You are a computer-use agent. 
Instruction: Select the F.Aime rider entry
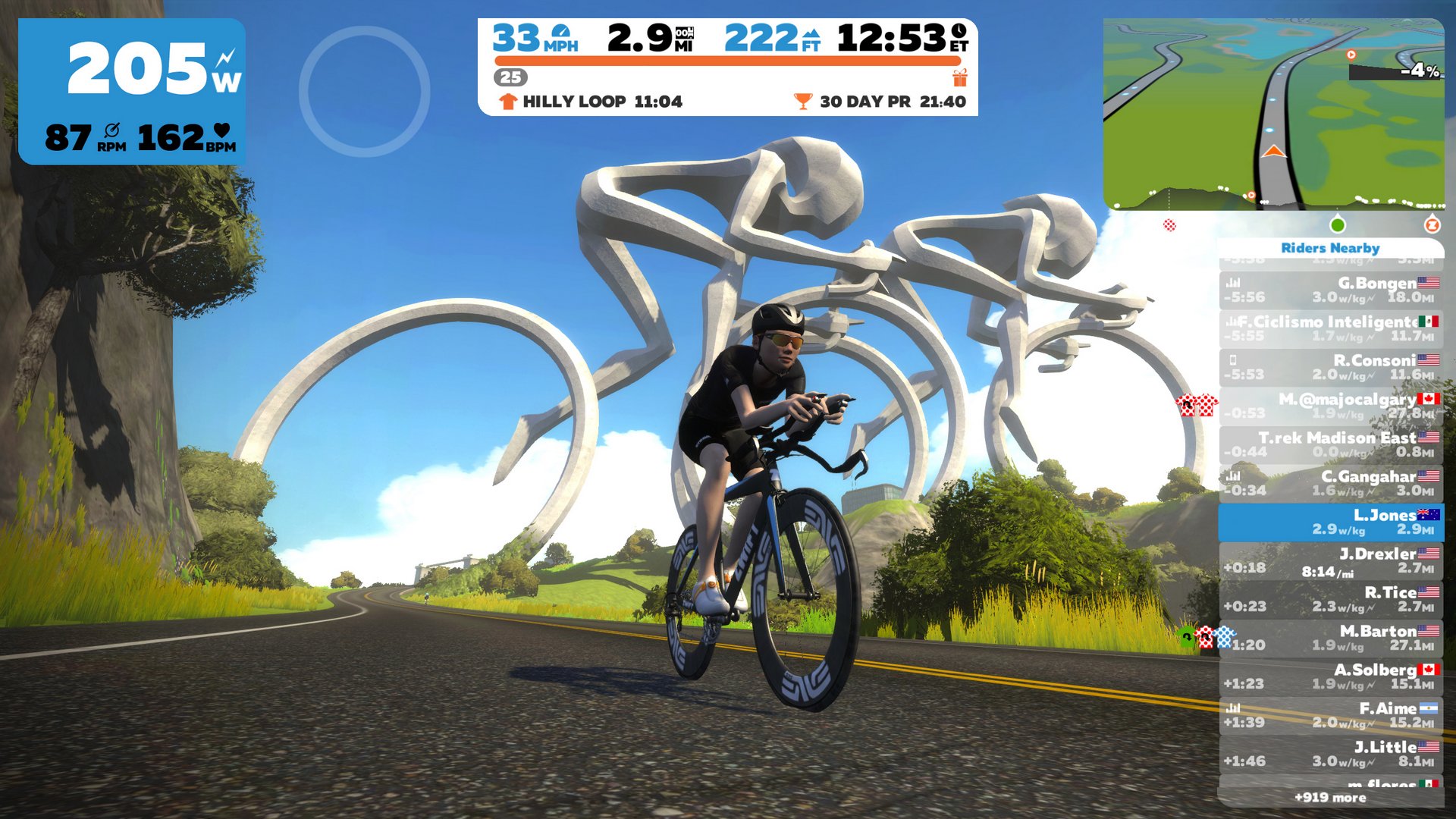pos(1331,715)
